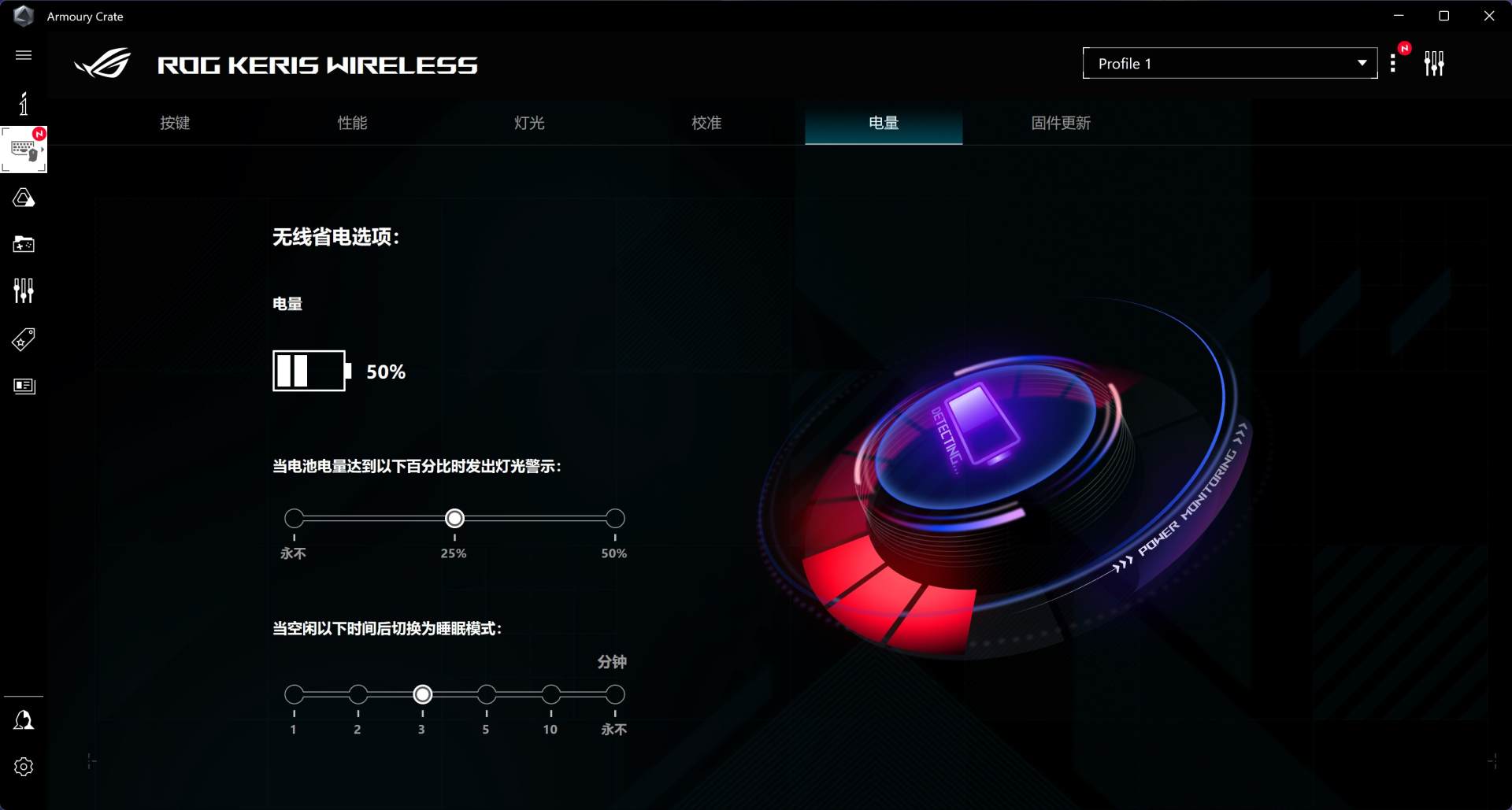Screen dimensions: 1512x810
Task: Expand the hamburger side menu
Action: (24, 55)
